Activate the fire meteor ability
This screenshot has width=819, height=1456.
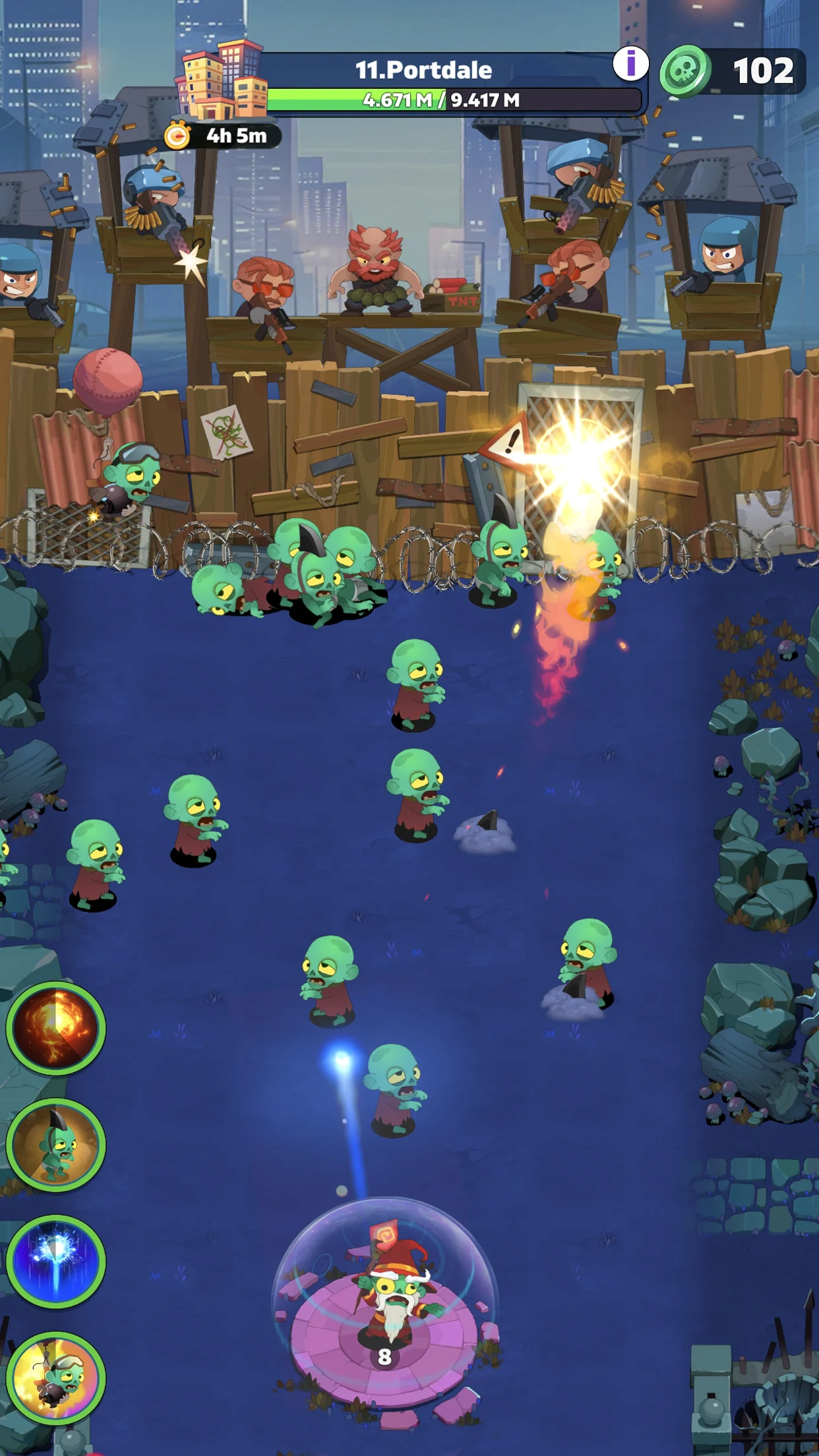click(56, 1027)
